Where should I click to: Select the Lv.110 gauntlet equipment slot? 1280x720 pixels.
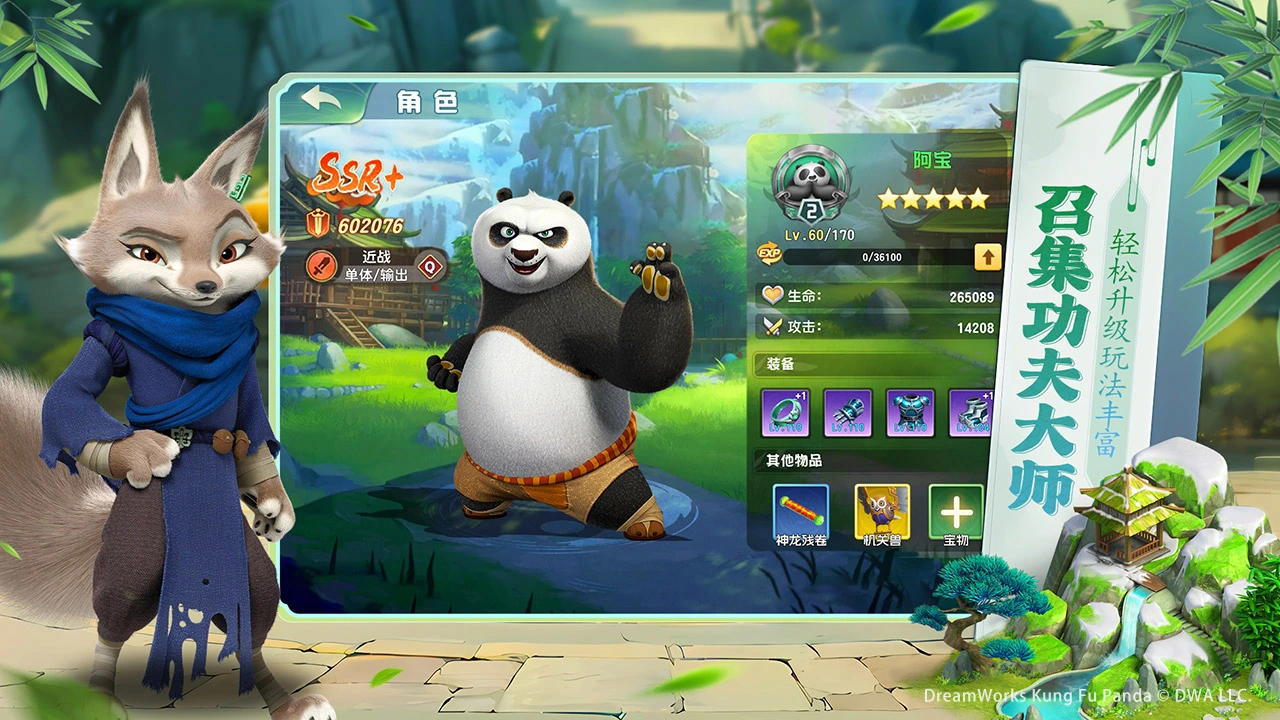[x=847, y=411]
